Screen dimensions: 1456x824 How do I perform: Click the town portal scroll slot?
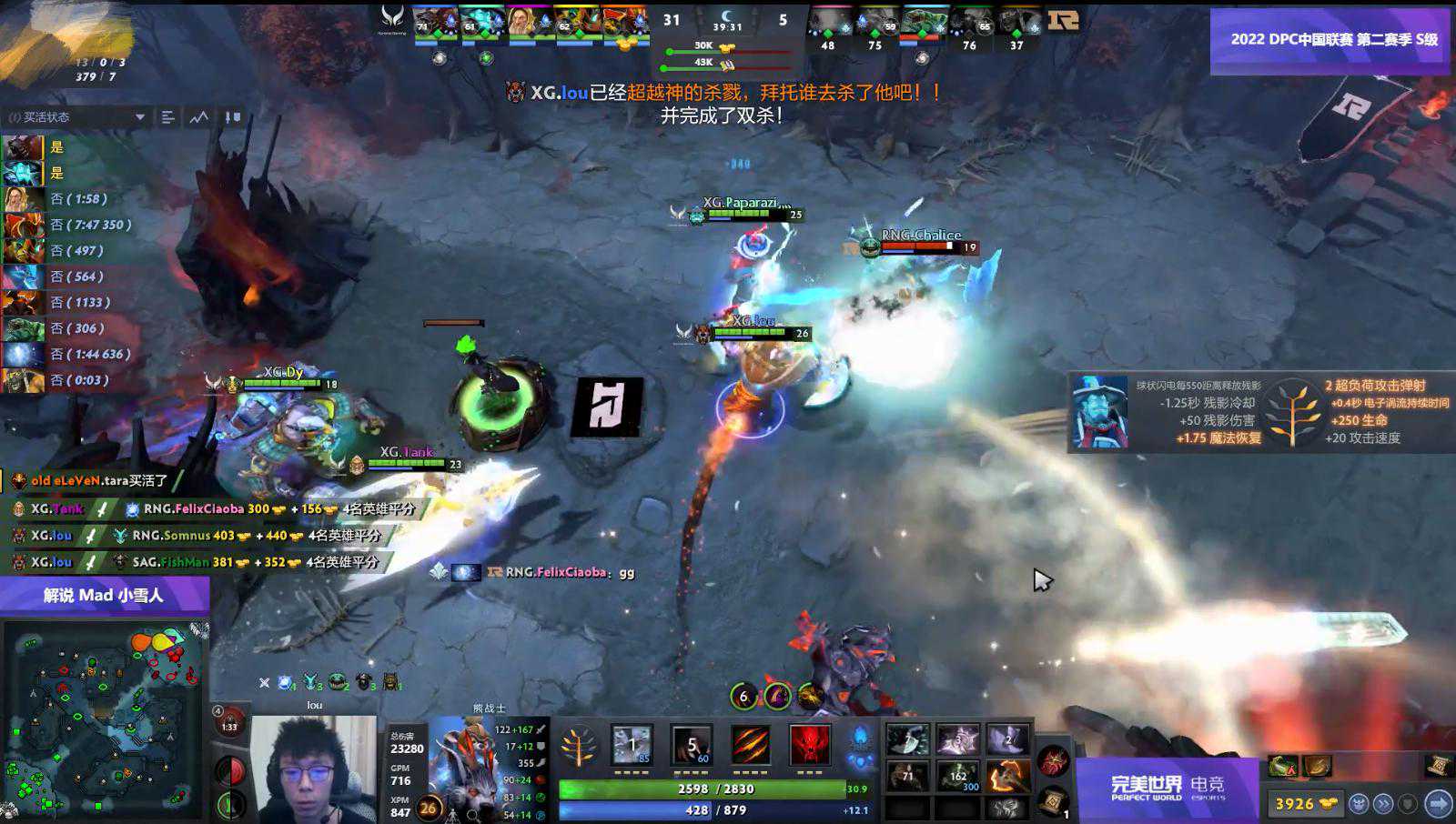coord(1053,800)
